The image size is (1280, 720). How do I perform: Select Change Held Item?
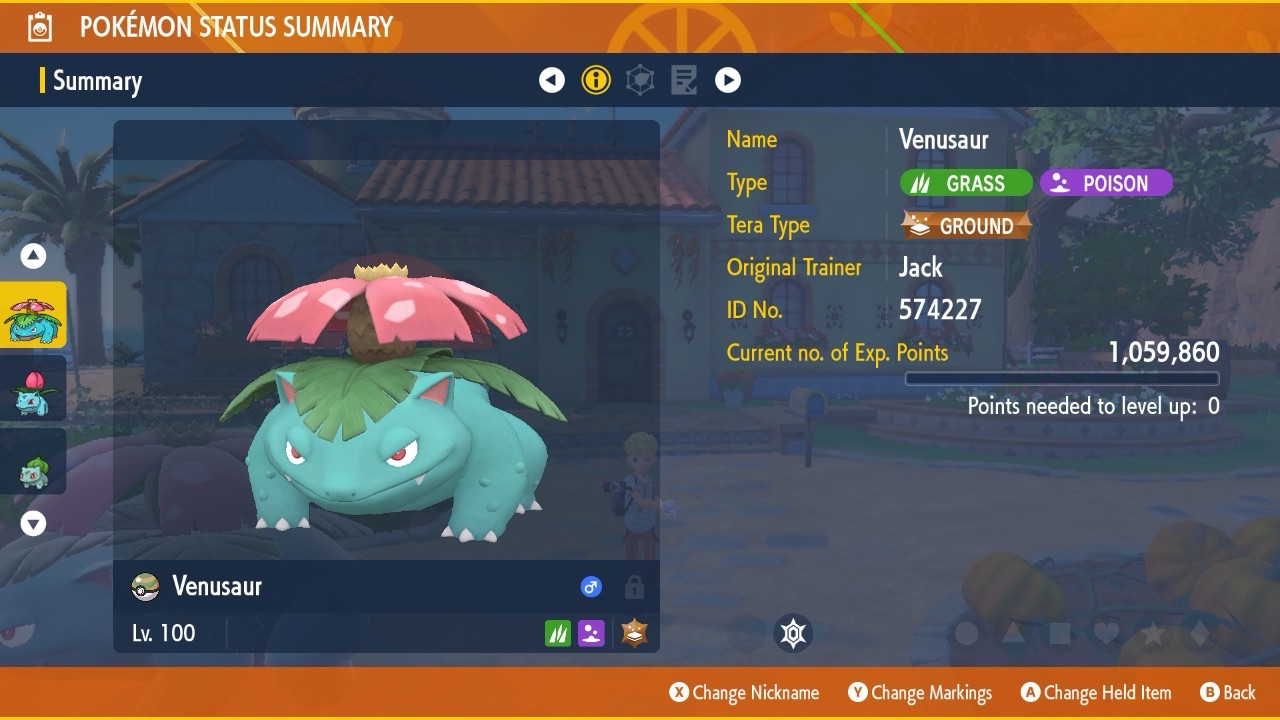pos(1096,692)
